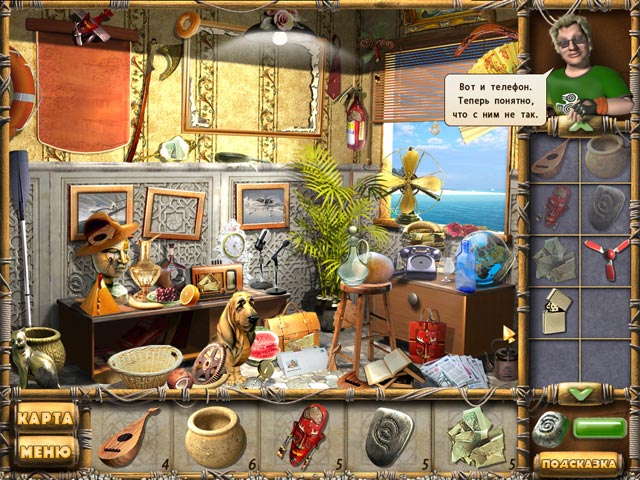Choose the red mask slot showing count 5
The image size is (640, 480).
click(x=303, y=436)
